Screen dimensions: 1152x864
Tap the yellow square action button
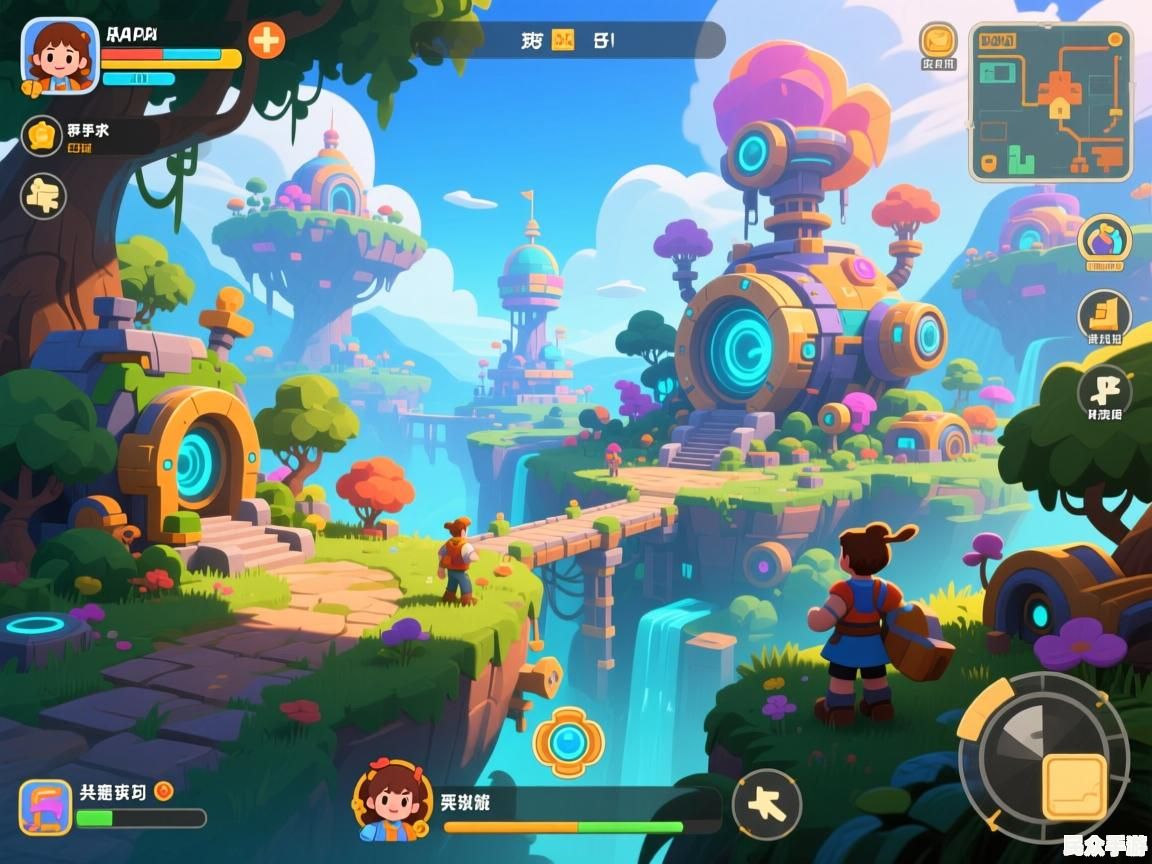point(1074,786)
